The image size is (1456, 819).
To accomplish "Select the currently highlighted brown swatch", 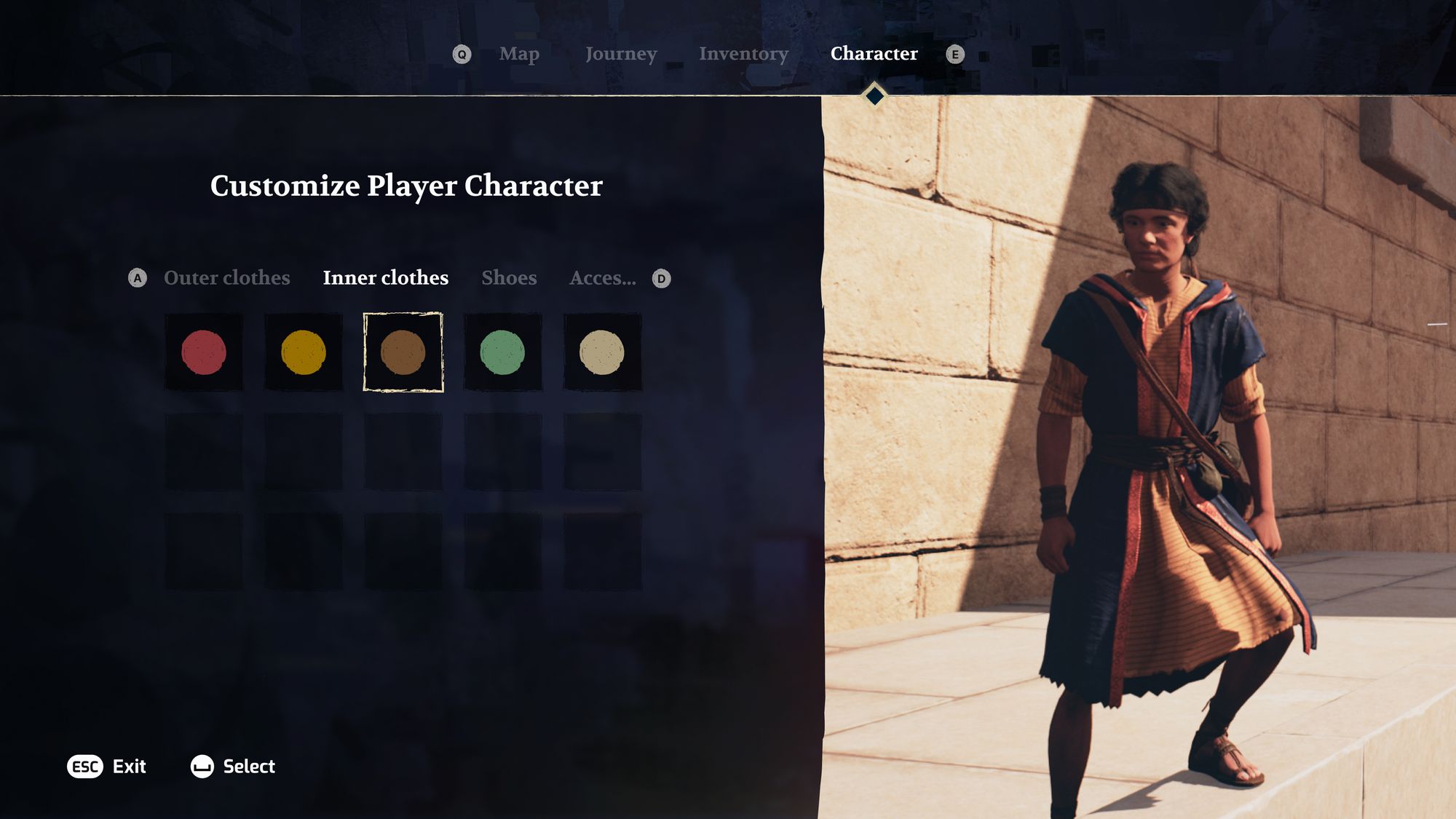I will (x=404, y=353).
